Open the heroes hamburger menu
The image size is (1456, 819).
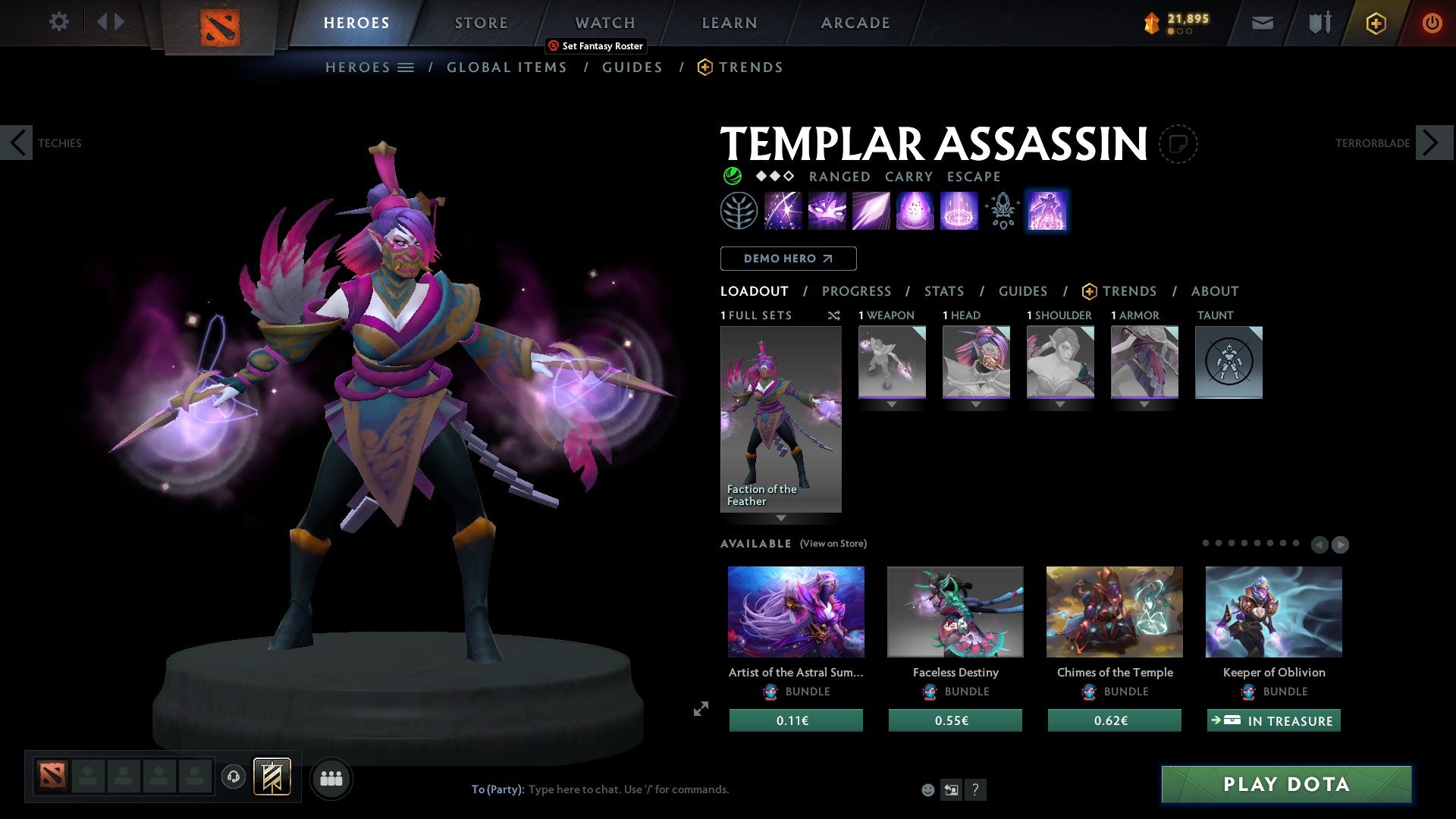[406, 67]
